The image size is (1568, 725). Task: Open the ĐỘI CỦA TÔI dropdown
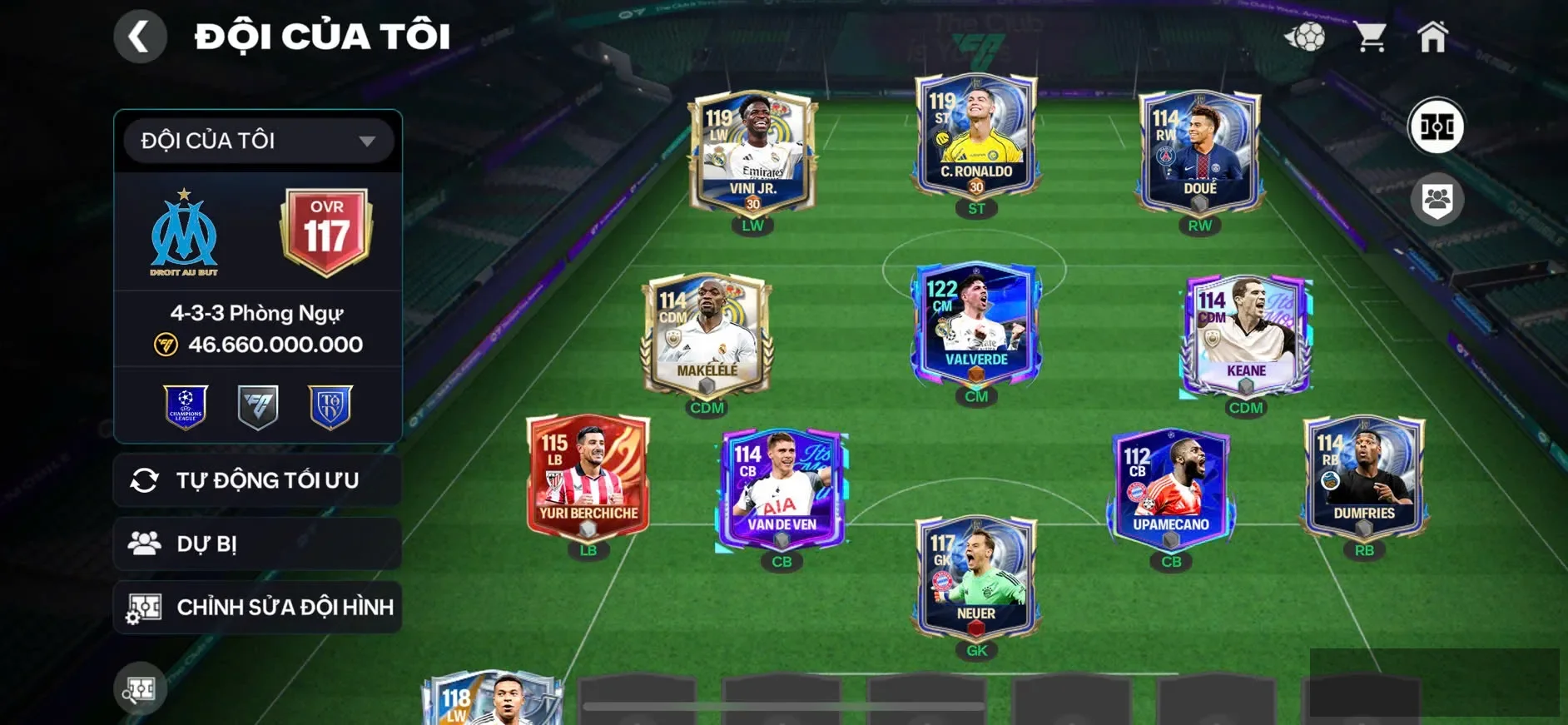[258, 141]
